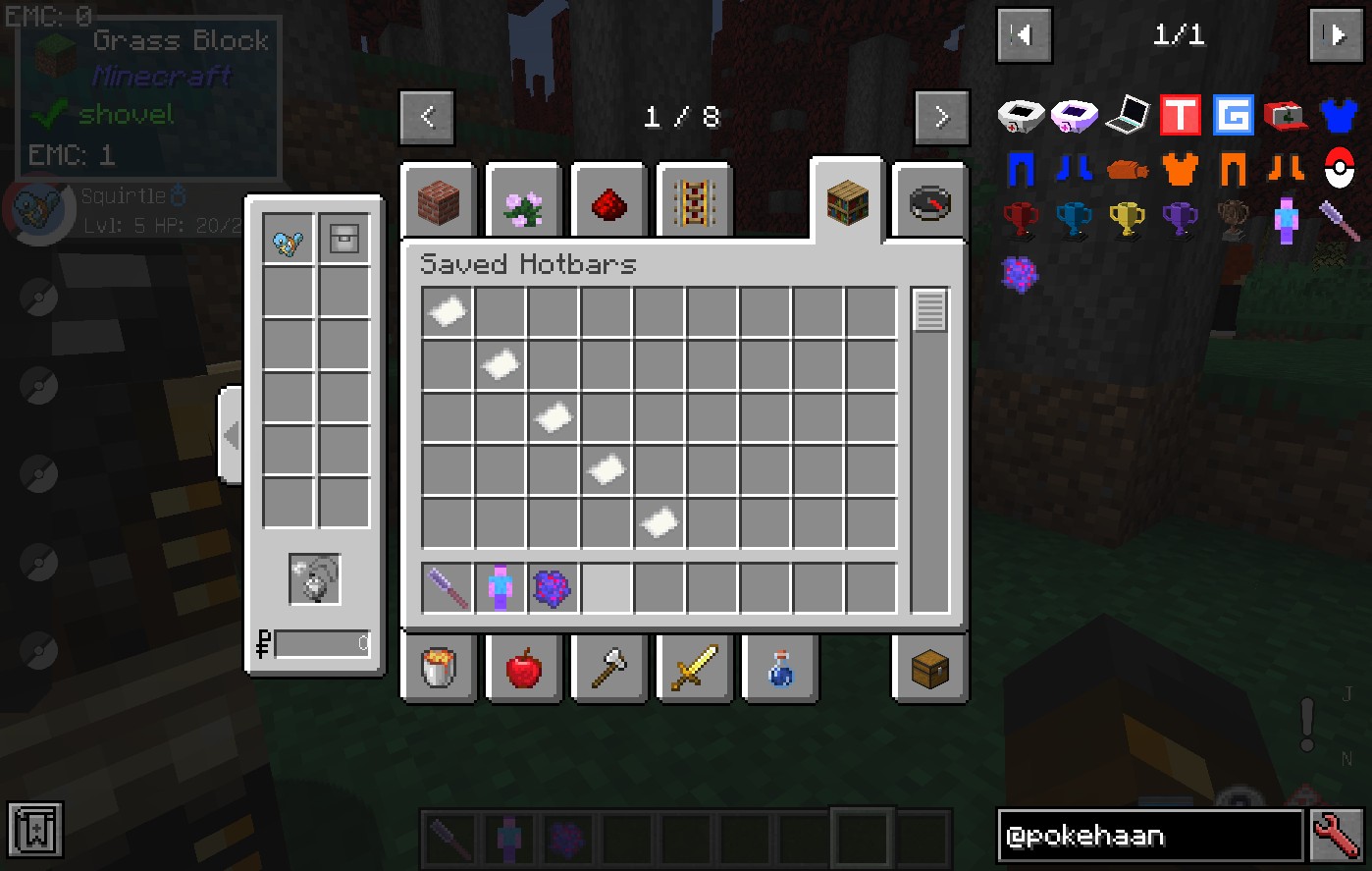Image resolution: width=1372 pixels, height=871 pixels.
Task: Pick the red letter T block item
Action: coord(1180,115)
